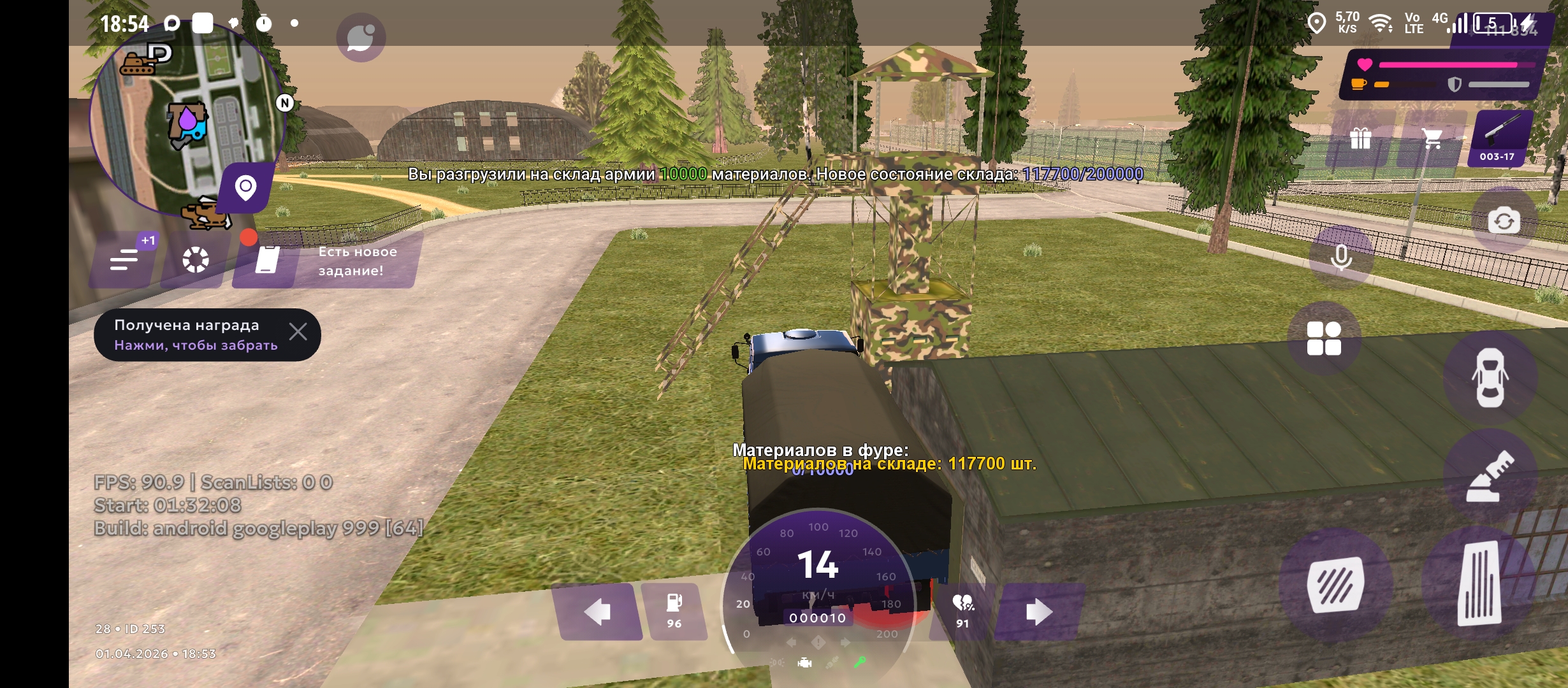
Task: Steer left with the left arrow
Action: coord(597,612)
